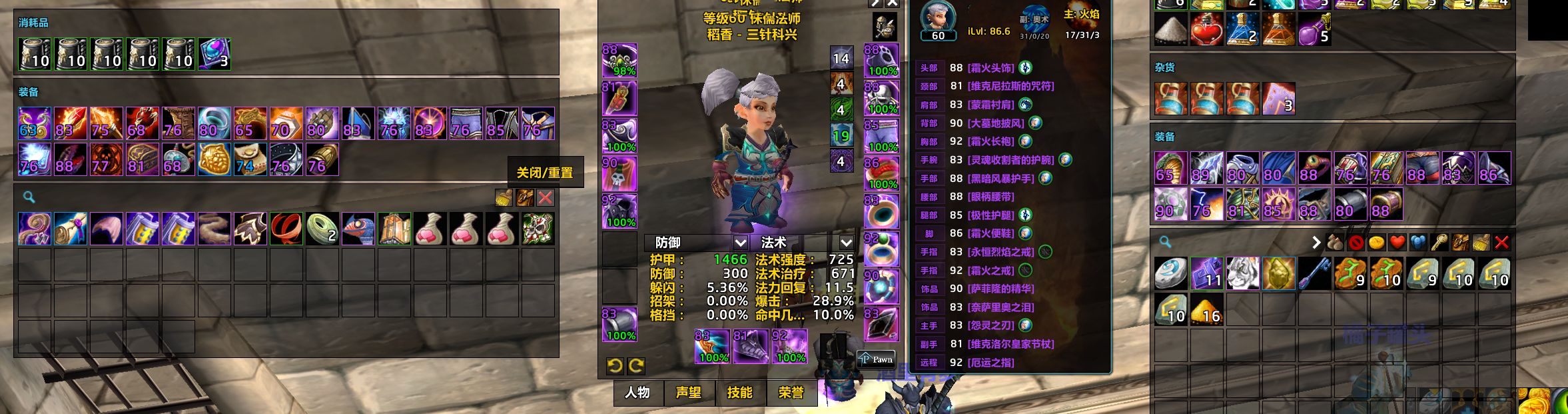This screenshot has height=414, width=1568.
Task: Click the red heart filter in right bag
Action: point(1397,243)
